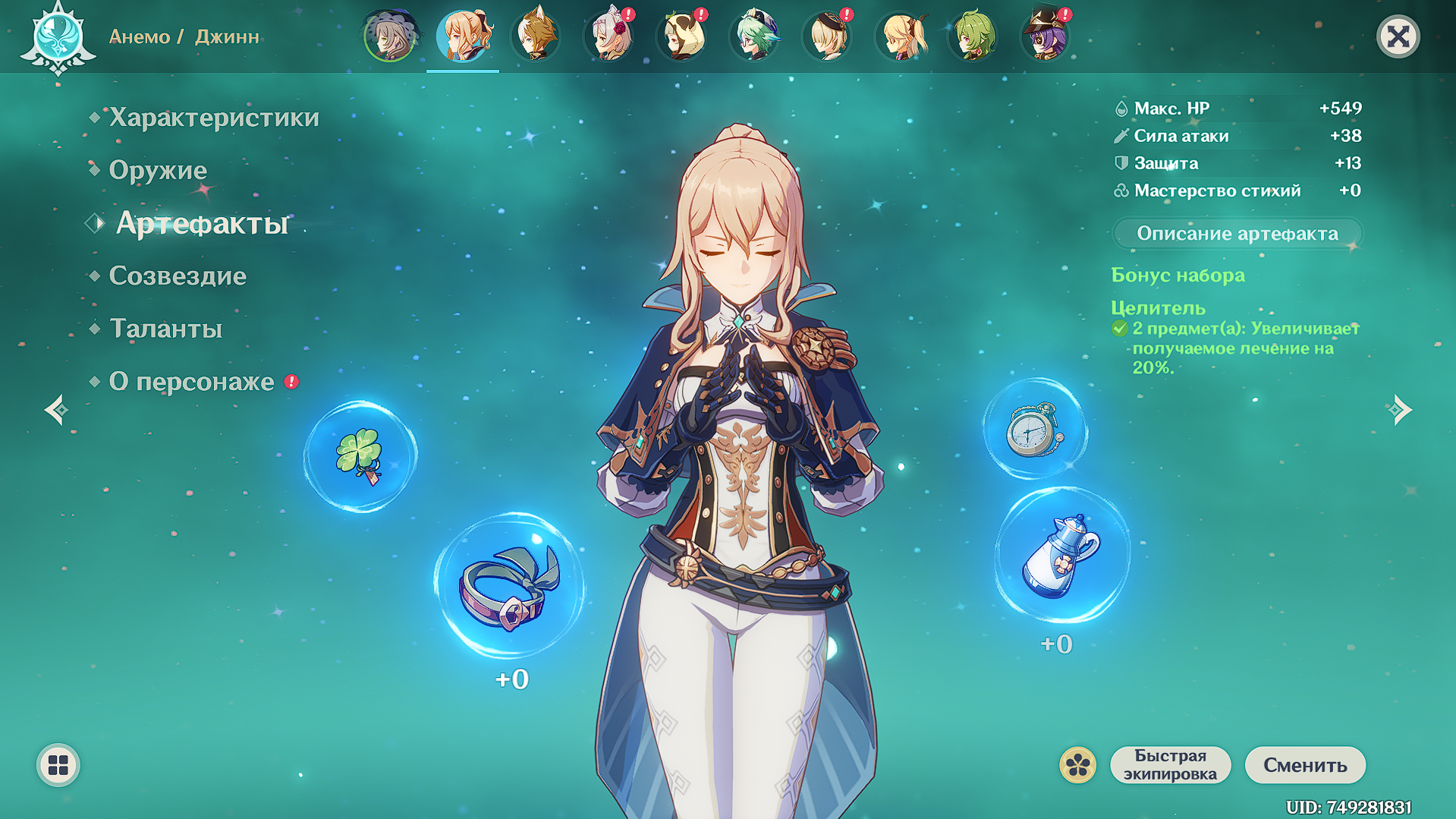Switch to the Таланты section
Viewport: 1456px width, 819px height.
coord(166,329)
